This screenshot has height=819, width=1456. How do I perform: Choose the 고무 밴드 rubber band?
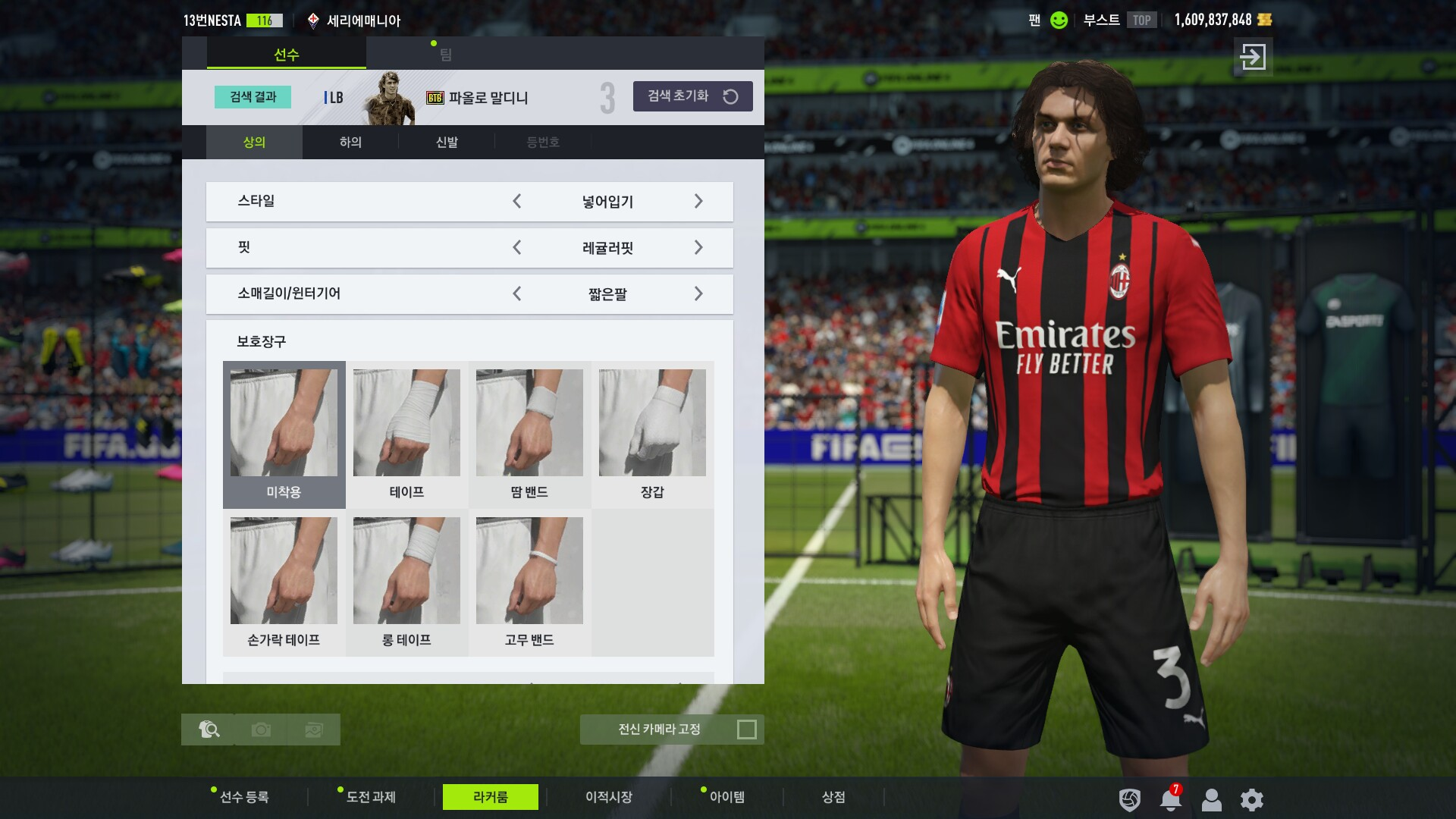point(529,582)
